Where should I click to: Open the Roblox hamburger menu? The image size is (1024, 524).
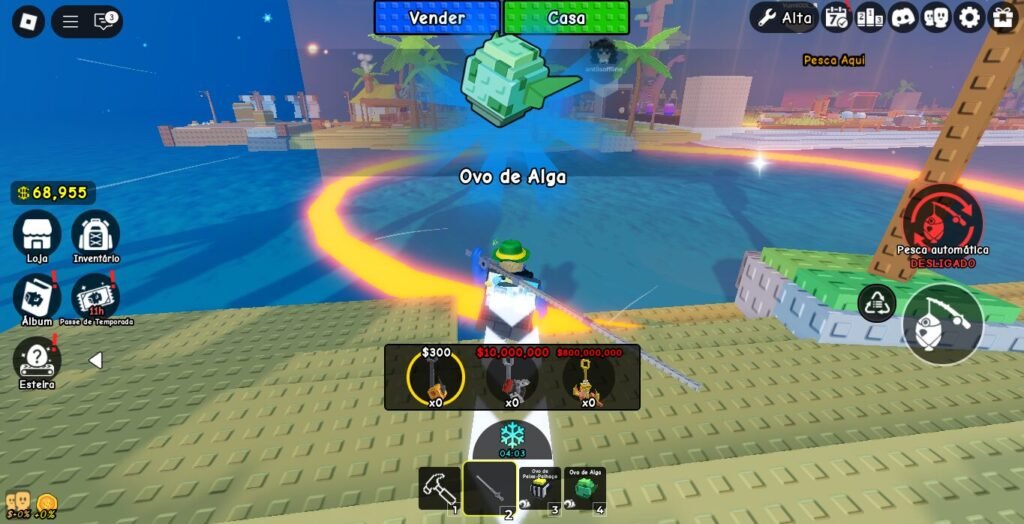pyautogui.click(x=70, y=21)
